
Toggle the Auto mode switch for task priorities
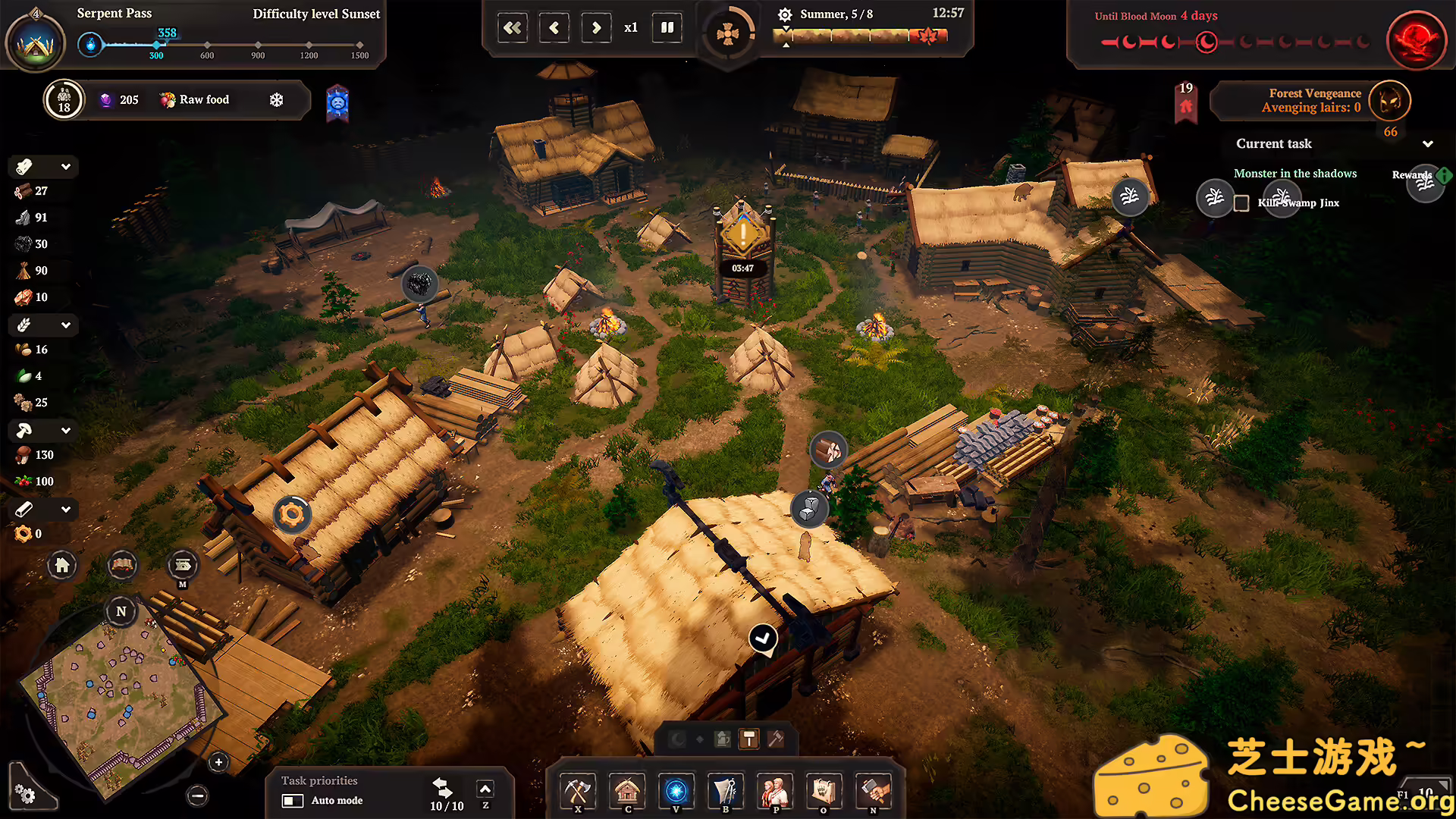tap(293, 801)
